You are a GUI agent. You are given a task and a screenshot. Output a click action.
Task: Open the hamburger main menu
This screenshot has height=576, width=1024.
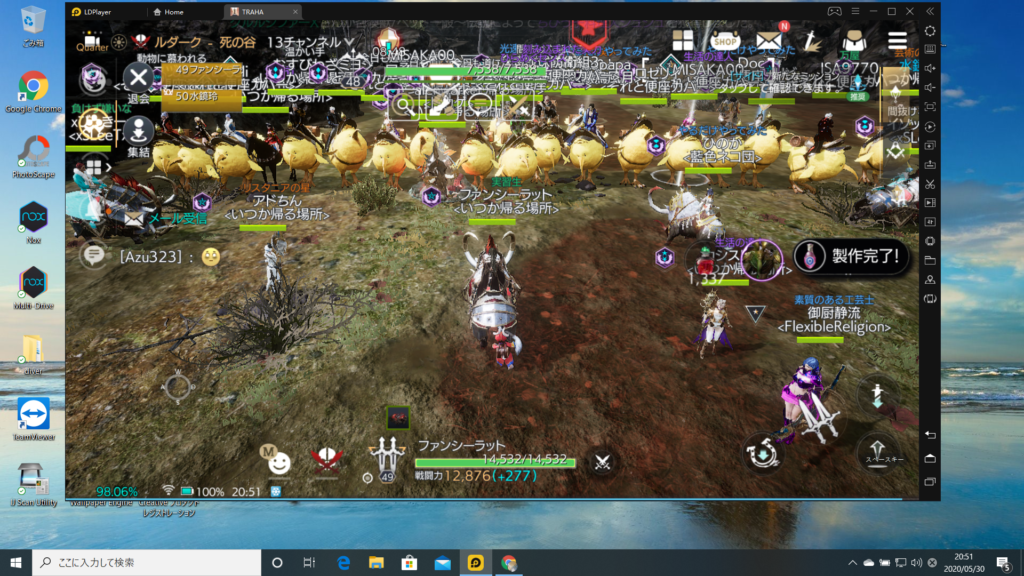pyautogui.click(x=897, y=42)
